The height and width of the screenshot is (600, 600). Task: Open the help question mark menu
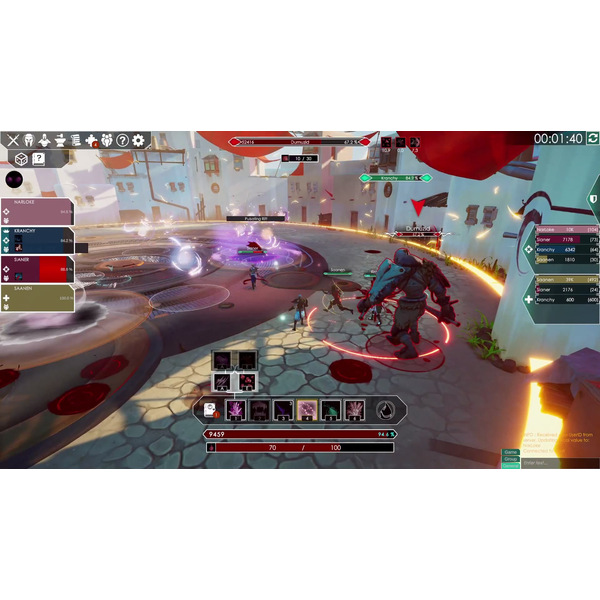pyautogui.click(x=122, y=140)
